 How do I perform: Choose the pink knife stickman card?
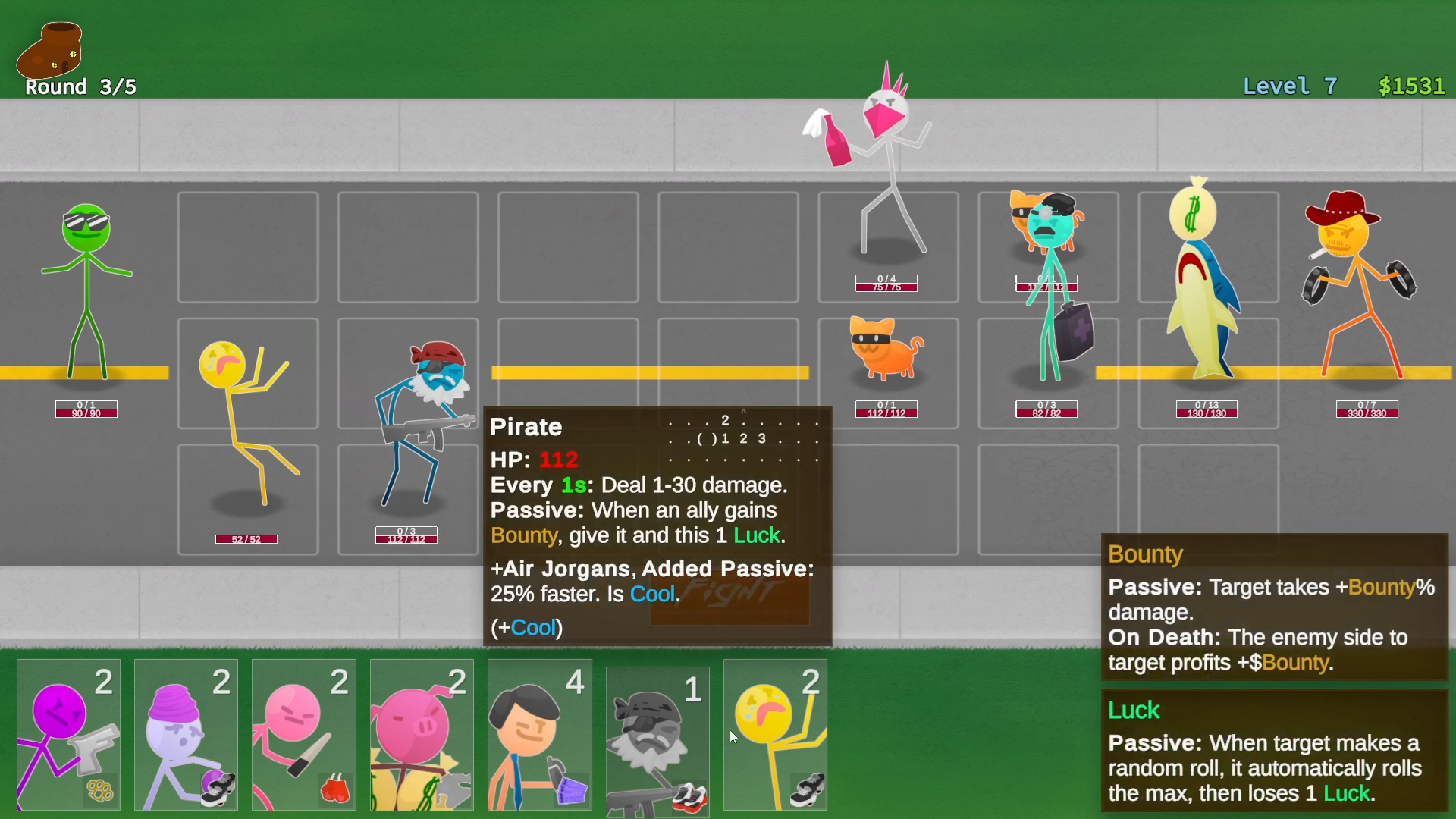(303, 736)
